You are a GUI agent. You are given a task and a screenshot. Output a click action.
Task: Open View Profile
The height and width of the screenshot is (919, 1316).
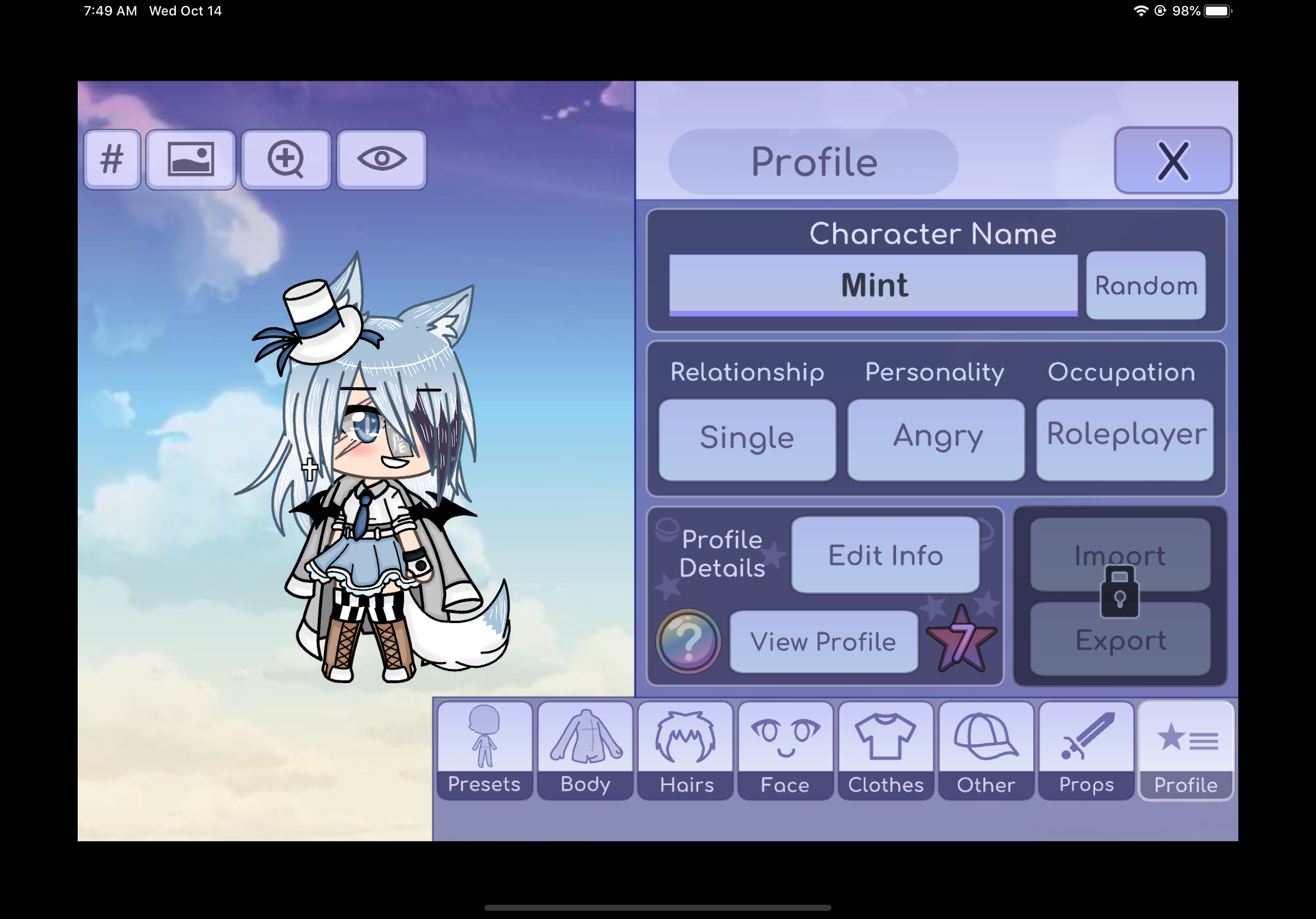(x=822, y=641)
